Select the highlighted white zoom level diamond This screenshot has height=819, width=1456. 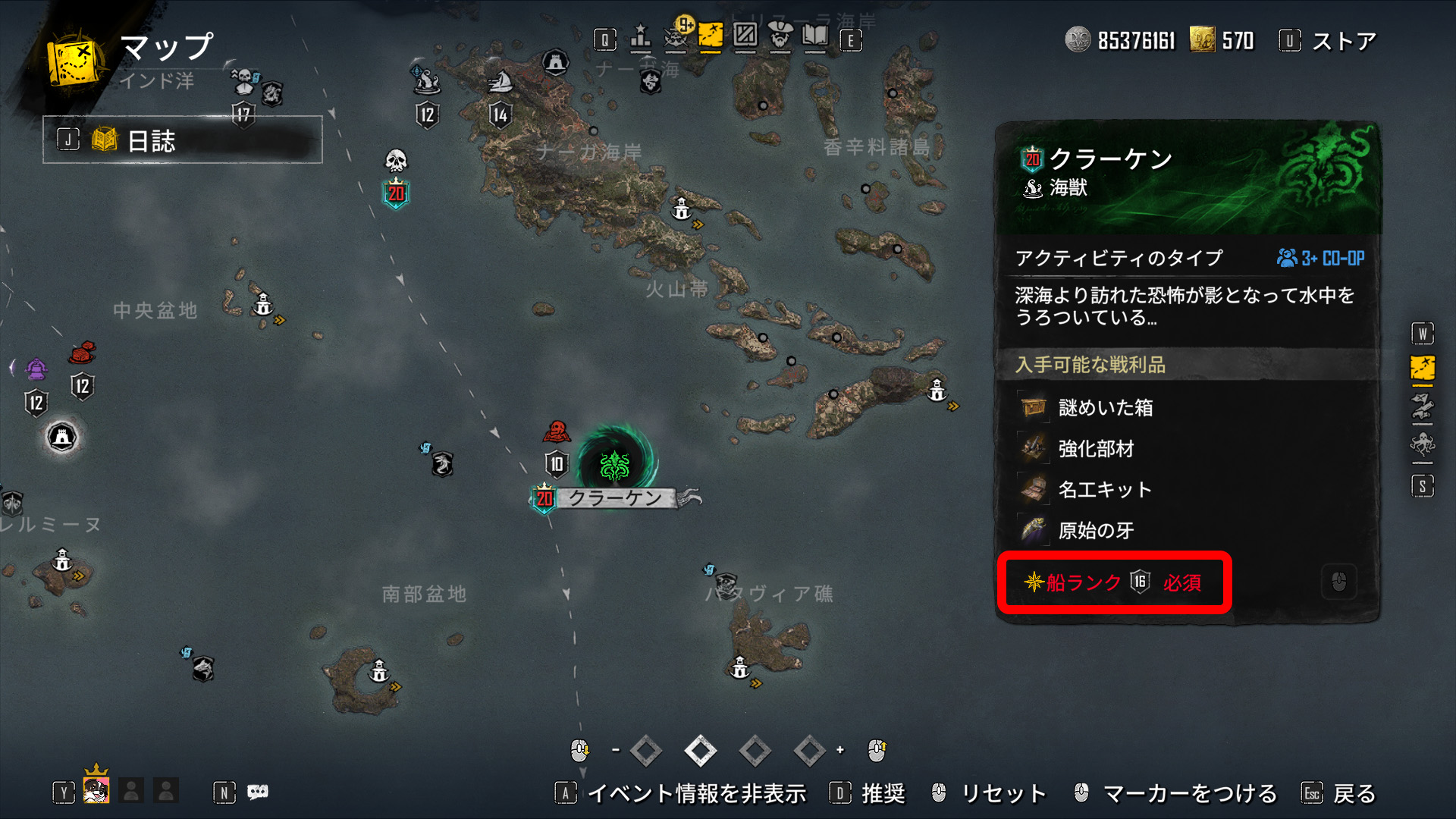(700, 751)
